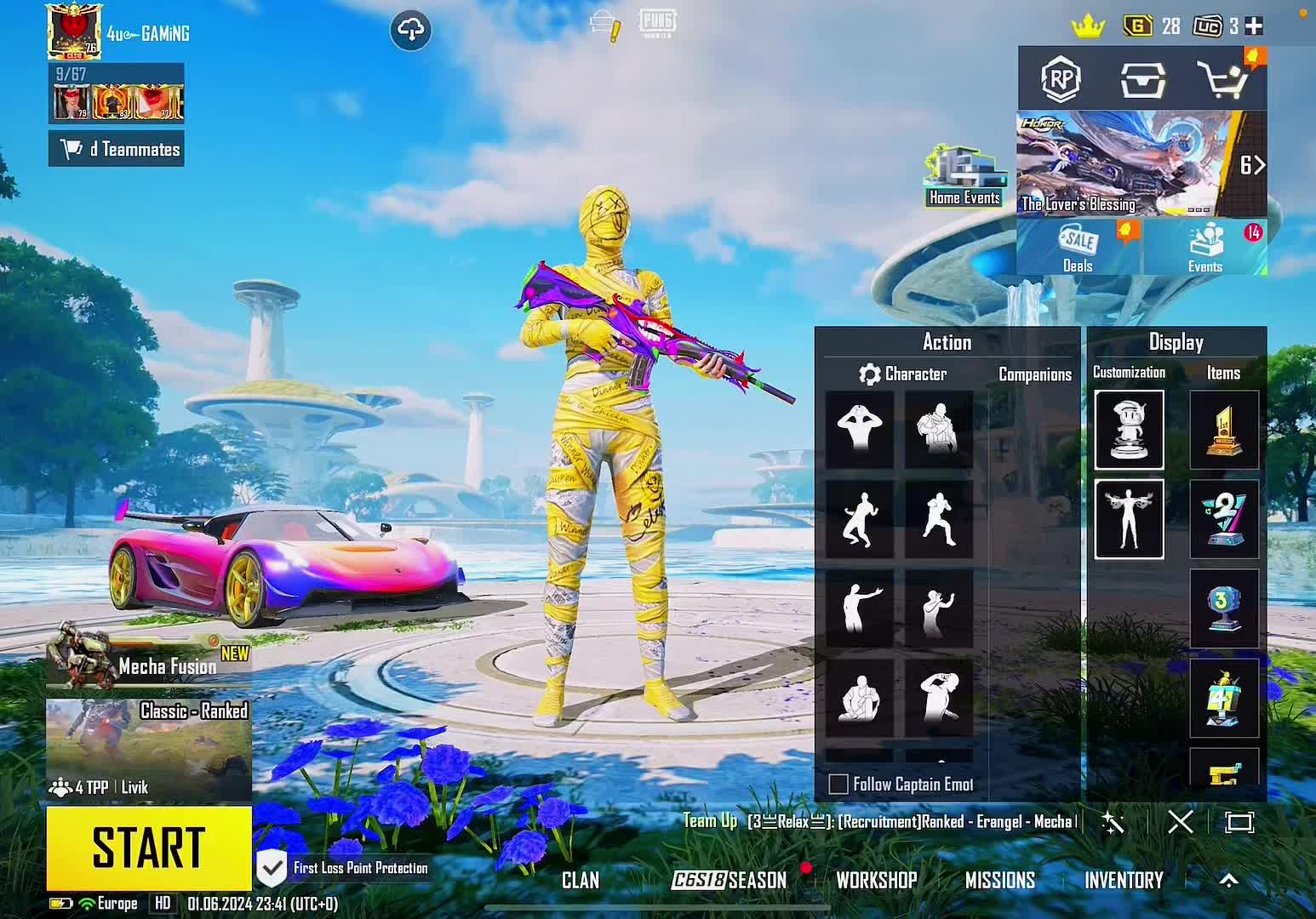This screenshot has width=1316, height=919.
Task: Open the Deals sale page
Action: pyautogui.click(x=1078, y=248)
